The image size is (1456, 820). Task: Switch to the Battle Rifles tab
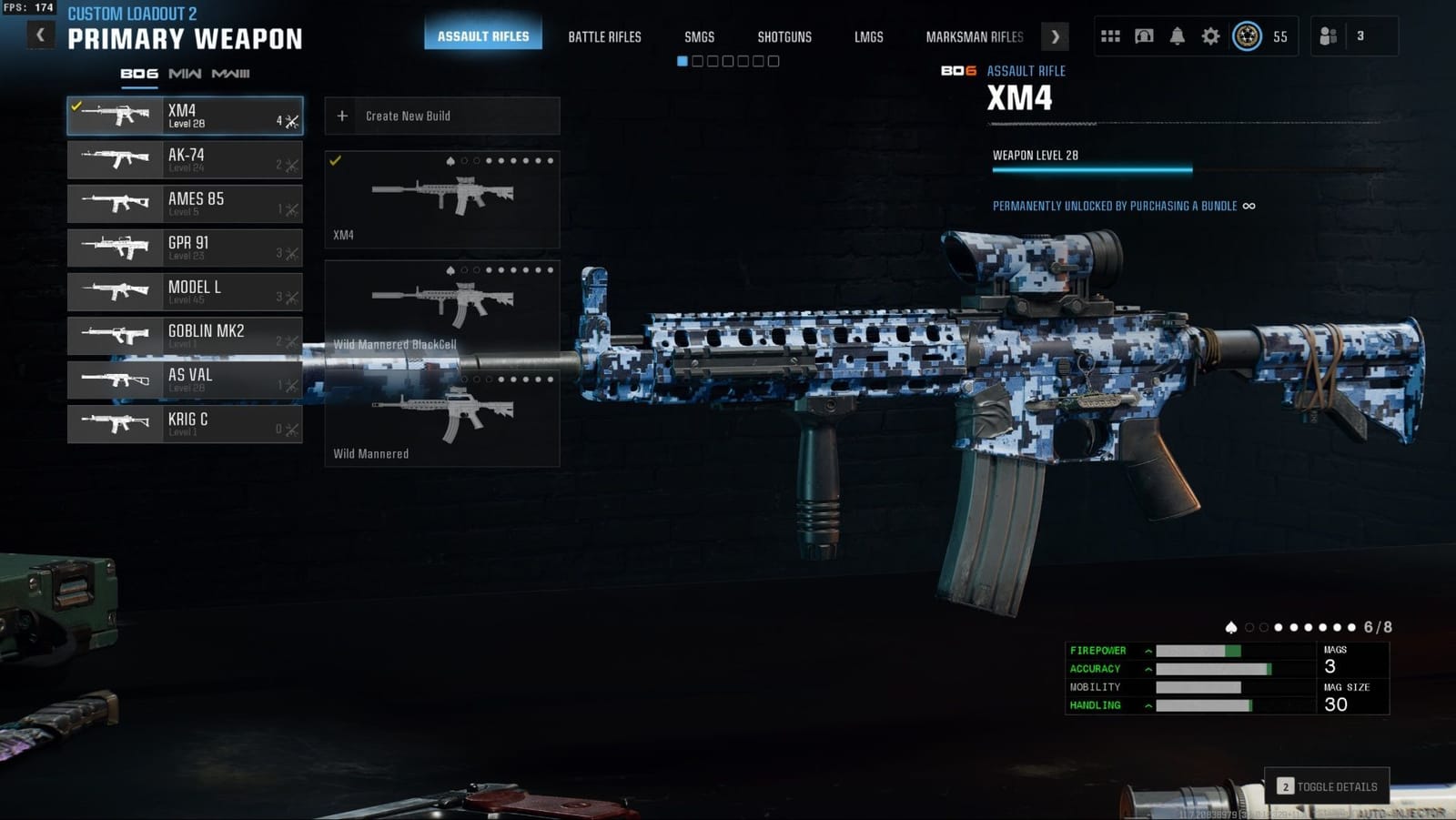pos(604,36)
